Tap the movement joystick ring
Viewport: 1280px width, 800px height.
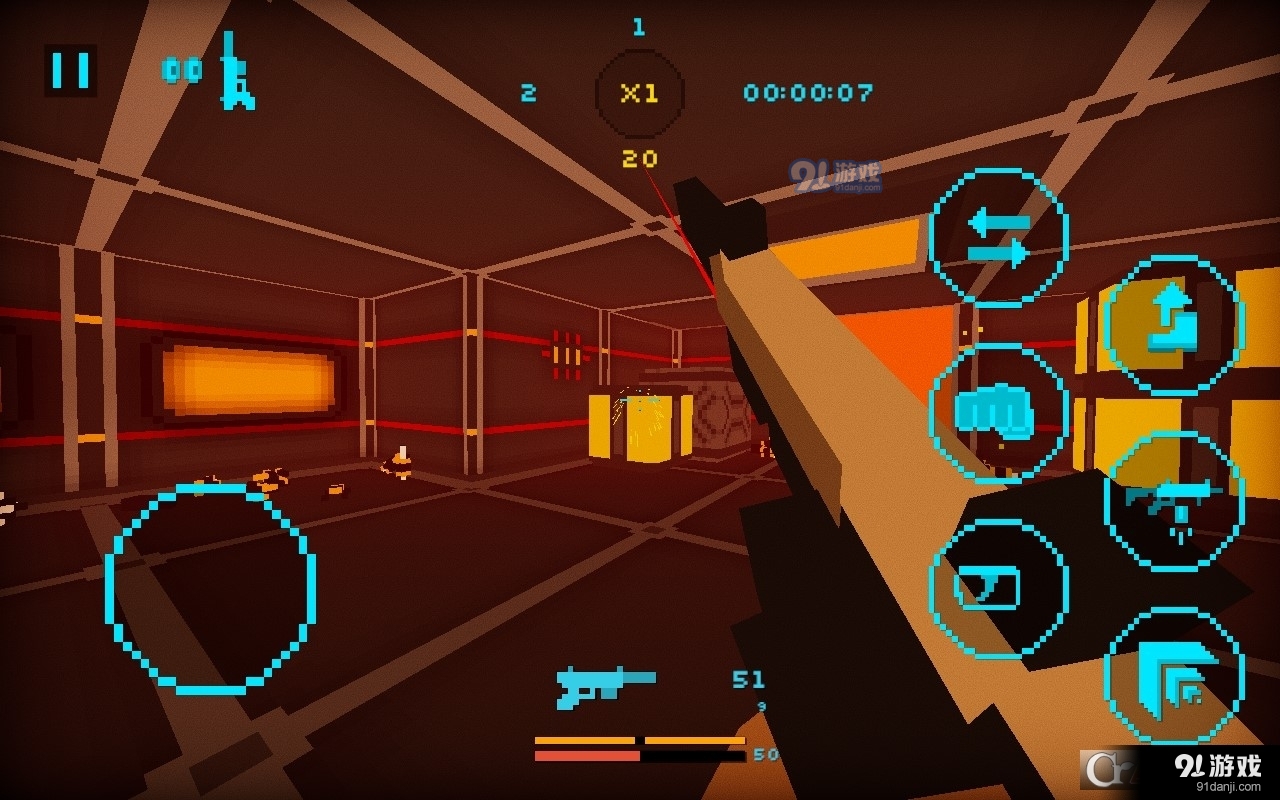[212, 588]
